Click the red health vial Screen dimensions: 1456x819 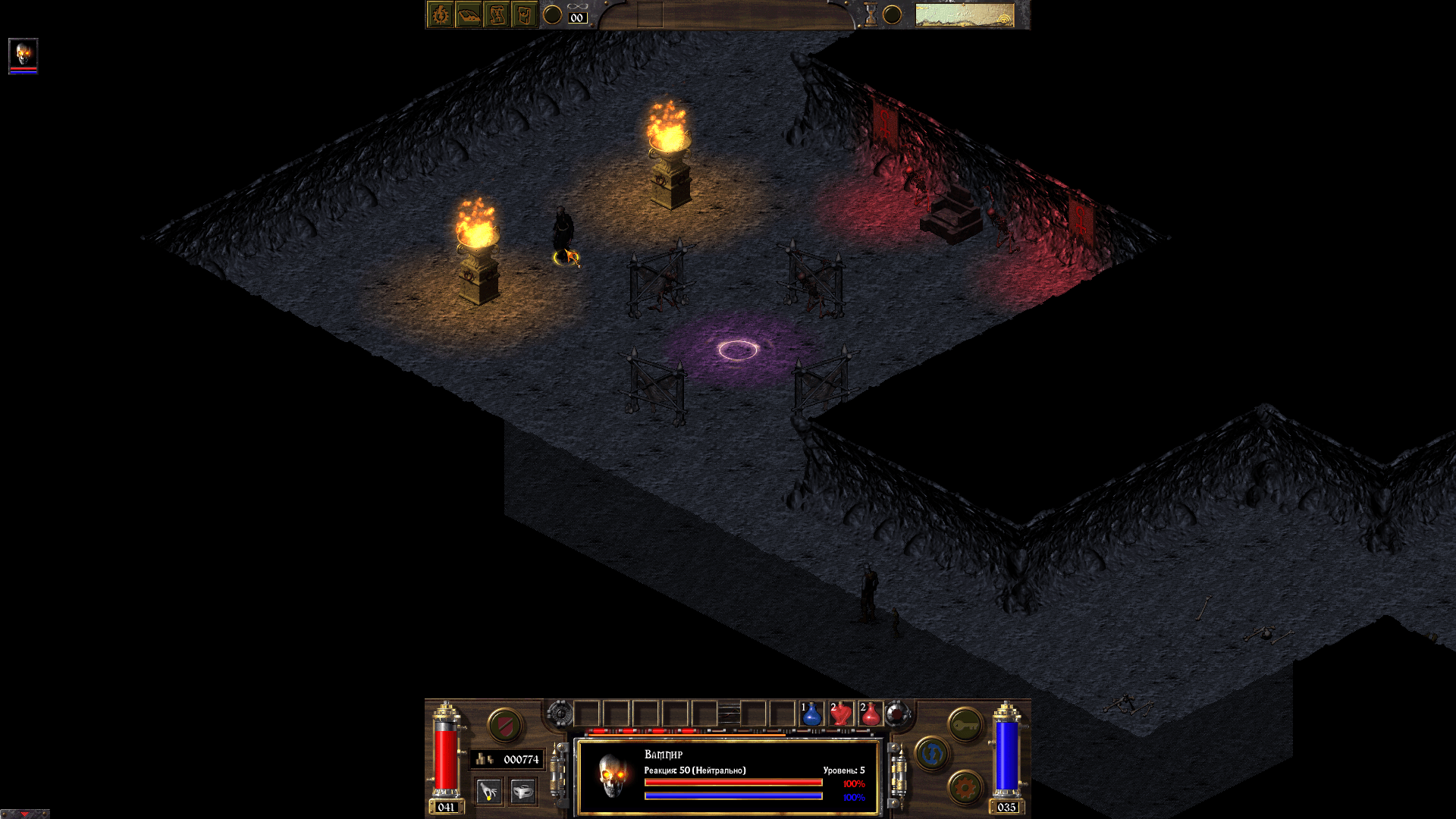[444, 758]
